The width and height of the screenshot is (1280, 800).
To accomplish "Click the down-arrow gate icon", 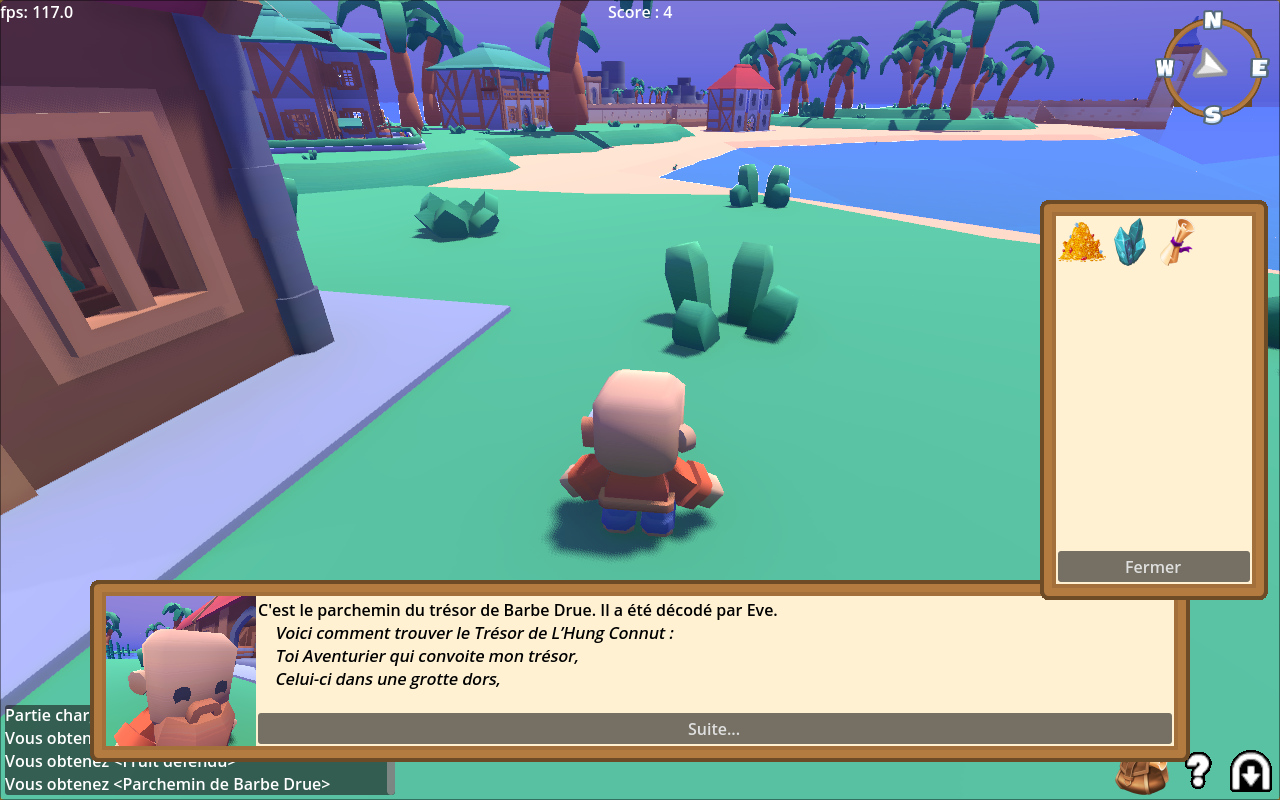I will pos(1250,771).
